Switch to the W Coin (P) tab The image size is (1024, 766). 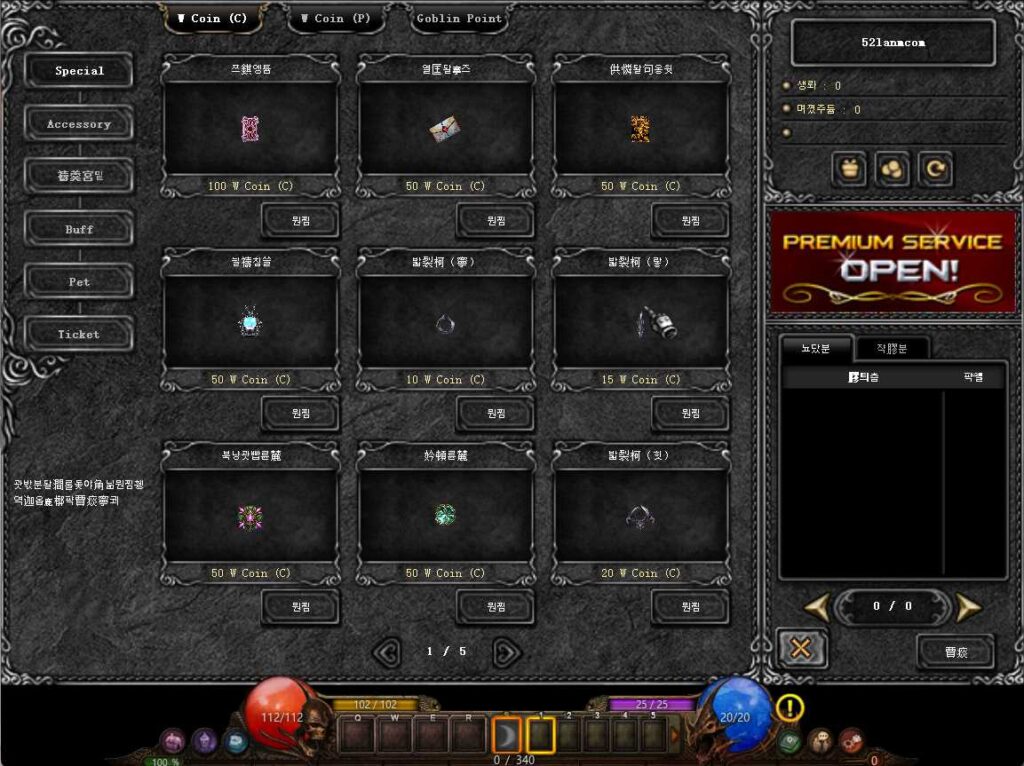point(335,18)
